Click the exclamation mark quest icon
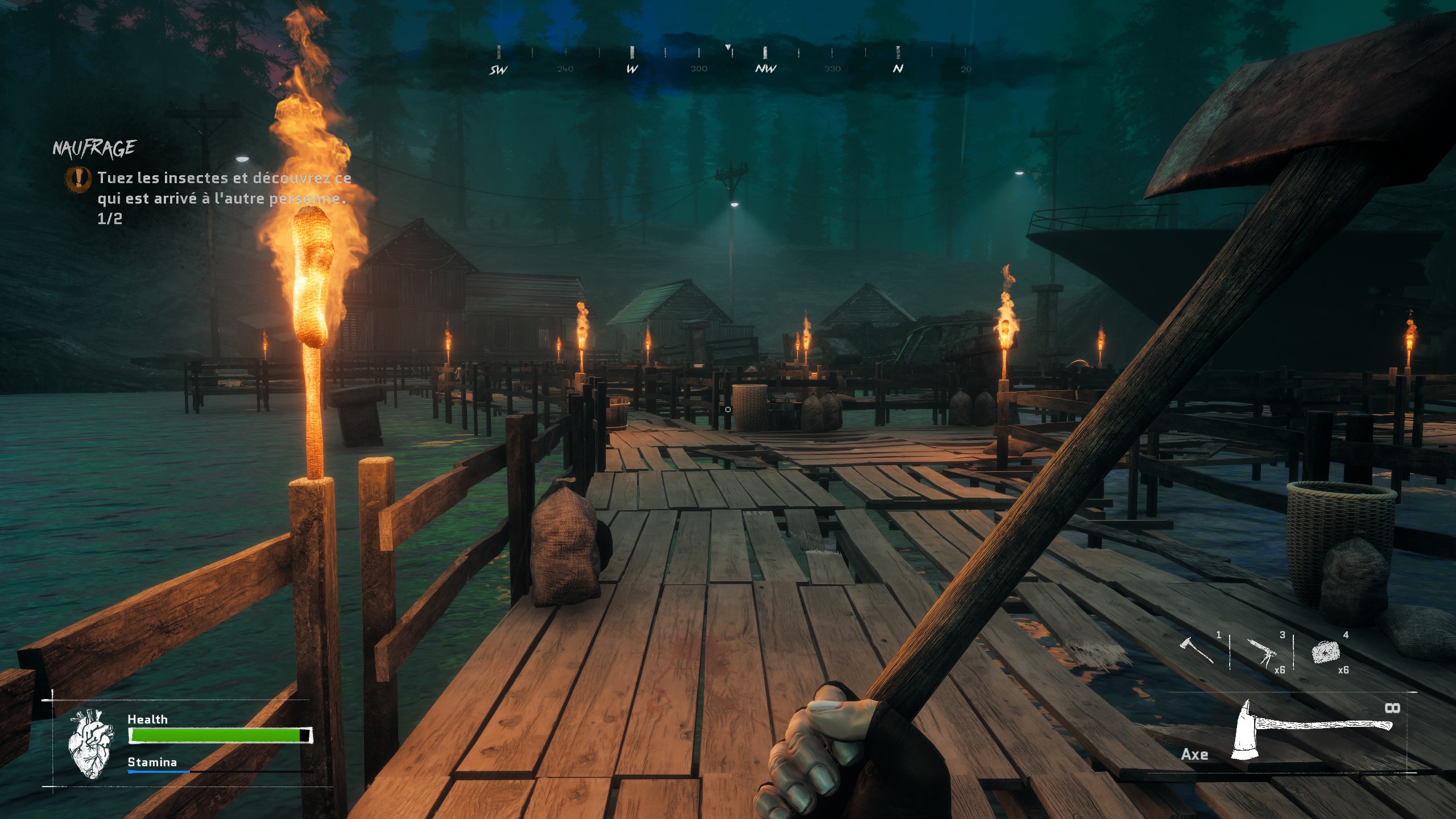Viewport: 1456px width, 819px height. (x=78, y=178)
